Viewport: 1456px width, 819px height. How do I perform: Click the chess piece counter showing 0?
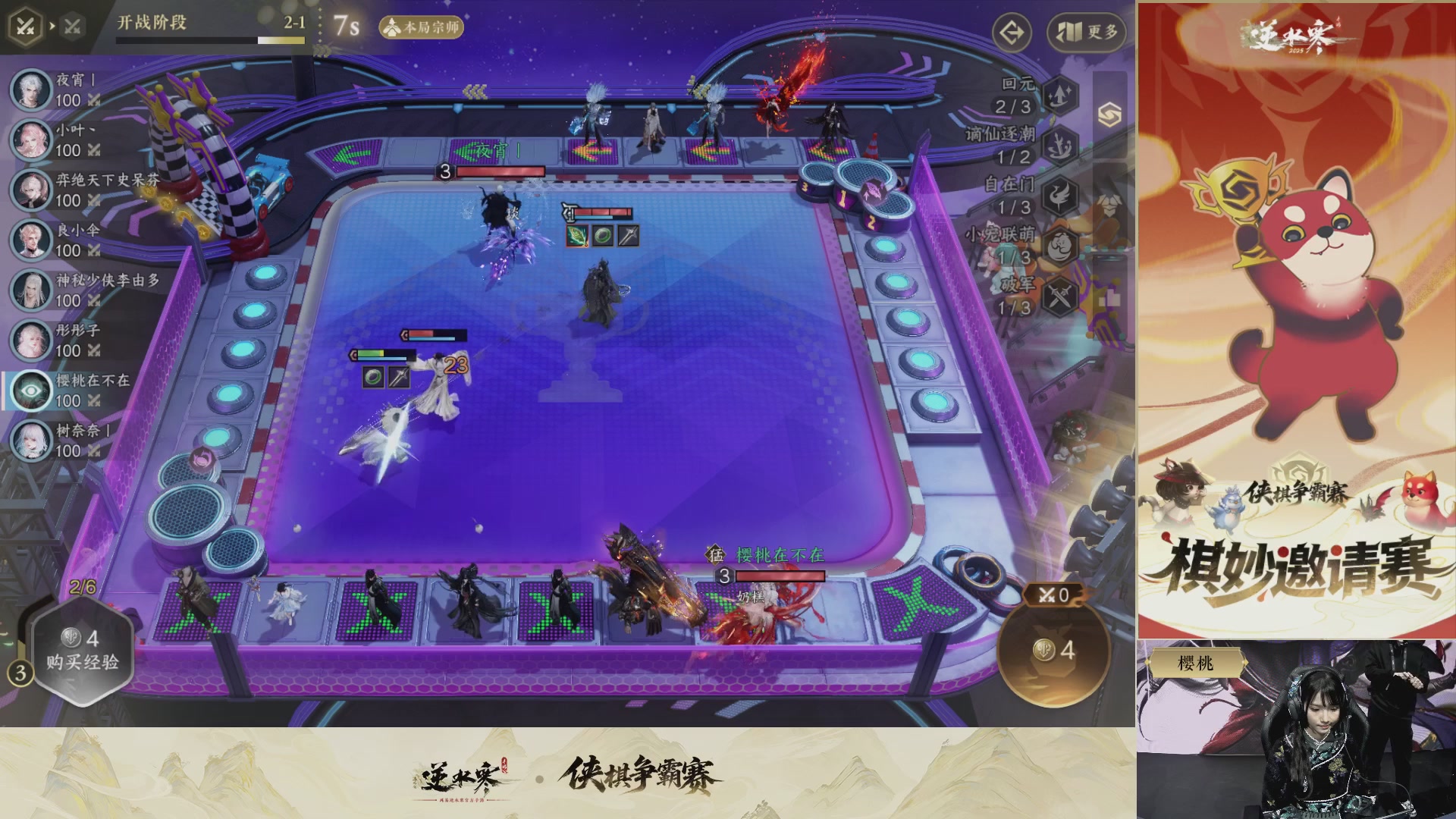[x=1054, y=595]
